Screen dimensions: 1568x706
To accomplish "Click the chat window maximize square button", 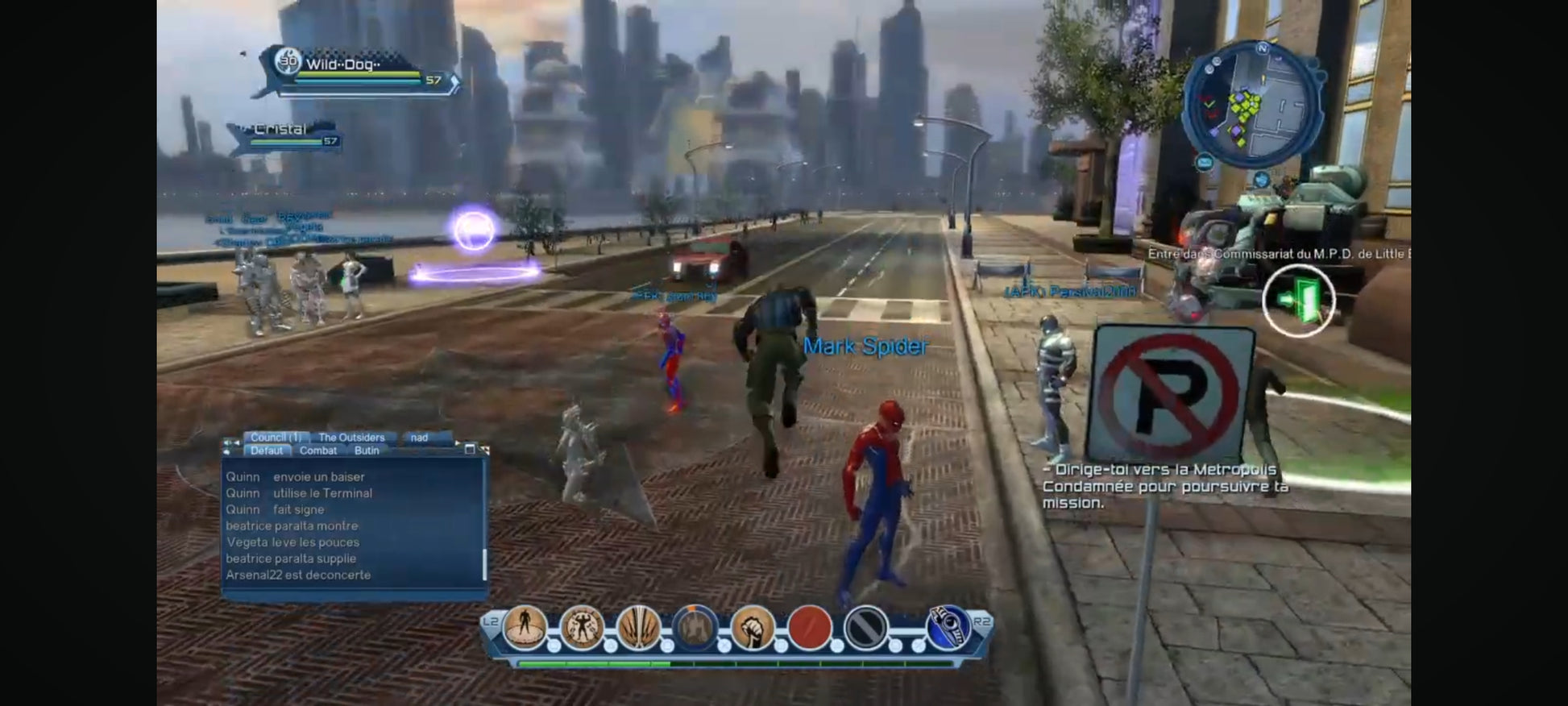I will coord(470,450).
